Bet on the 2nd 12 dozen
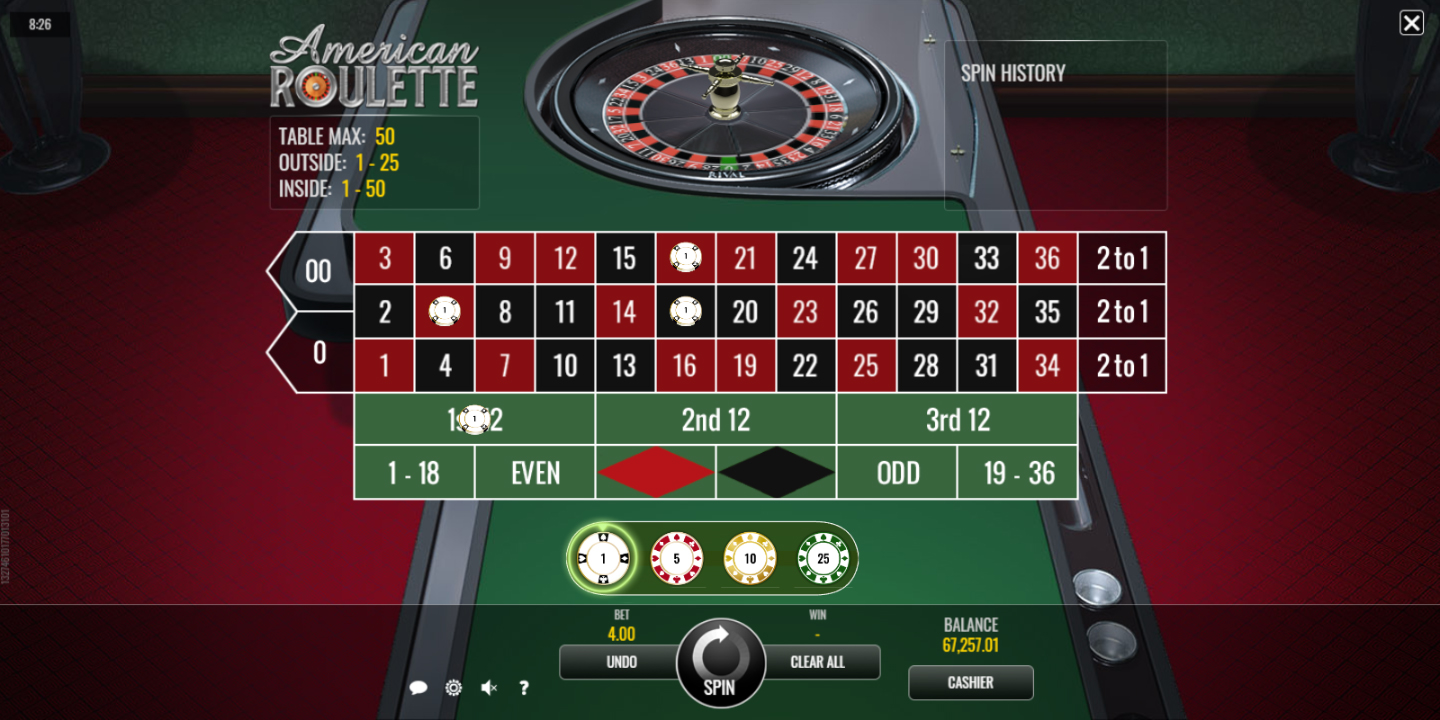This screenshot has width=1440, height=720. click(x=716, y=420)
